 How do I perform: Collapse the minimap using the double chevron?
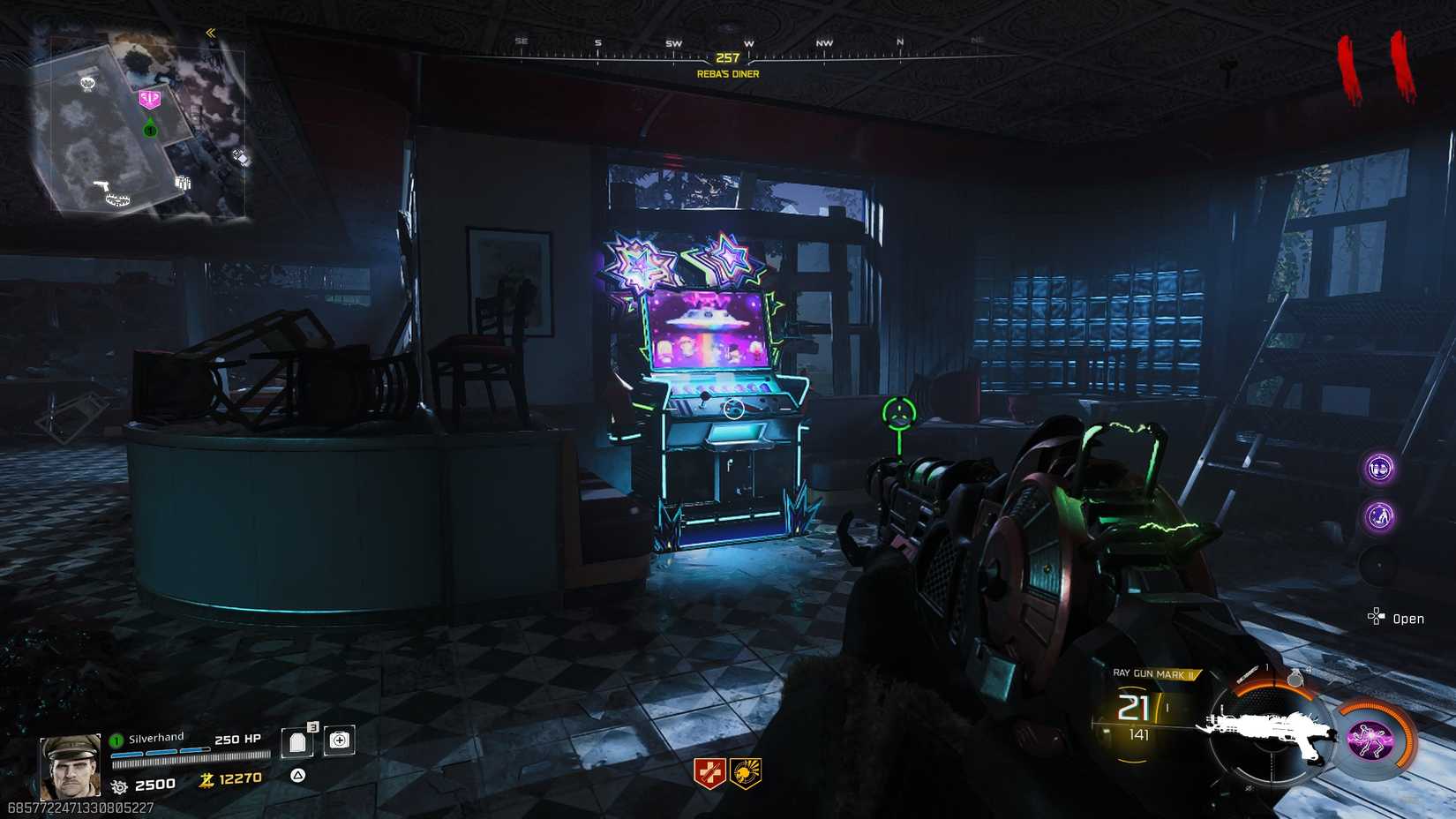coord(210,31)
